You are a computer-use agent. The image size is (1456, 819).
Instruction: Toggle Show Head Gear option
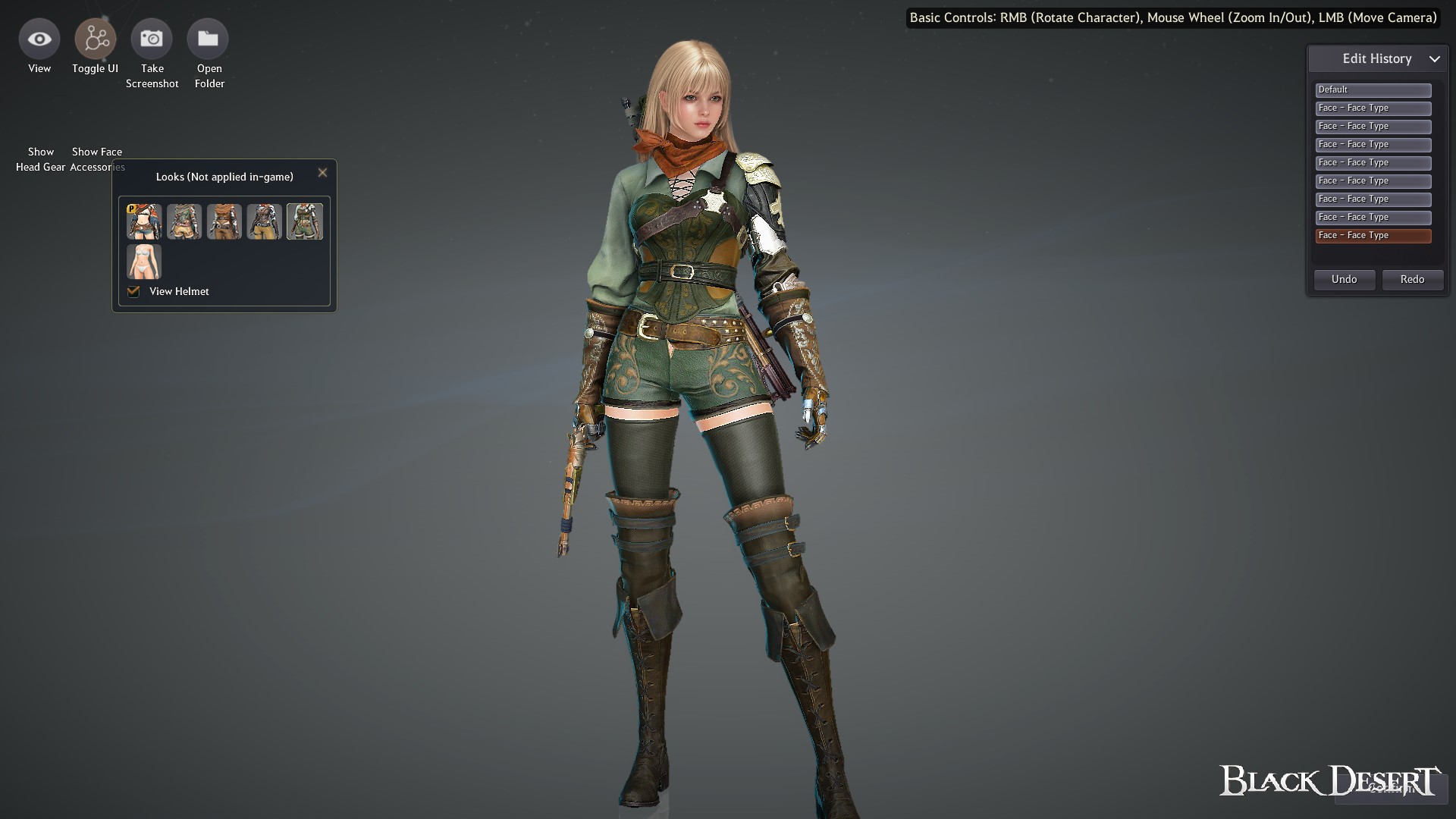coord(40,159)
